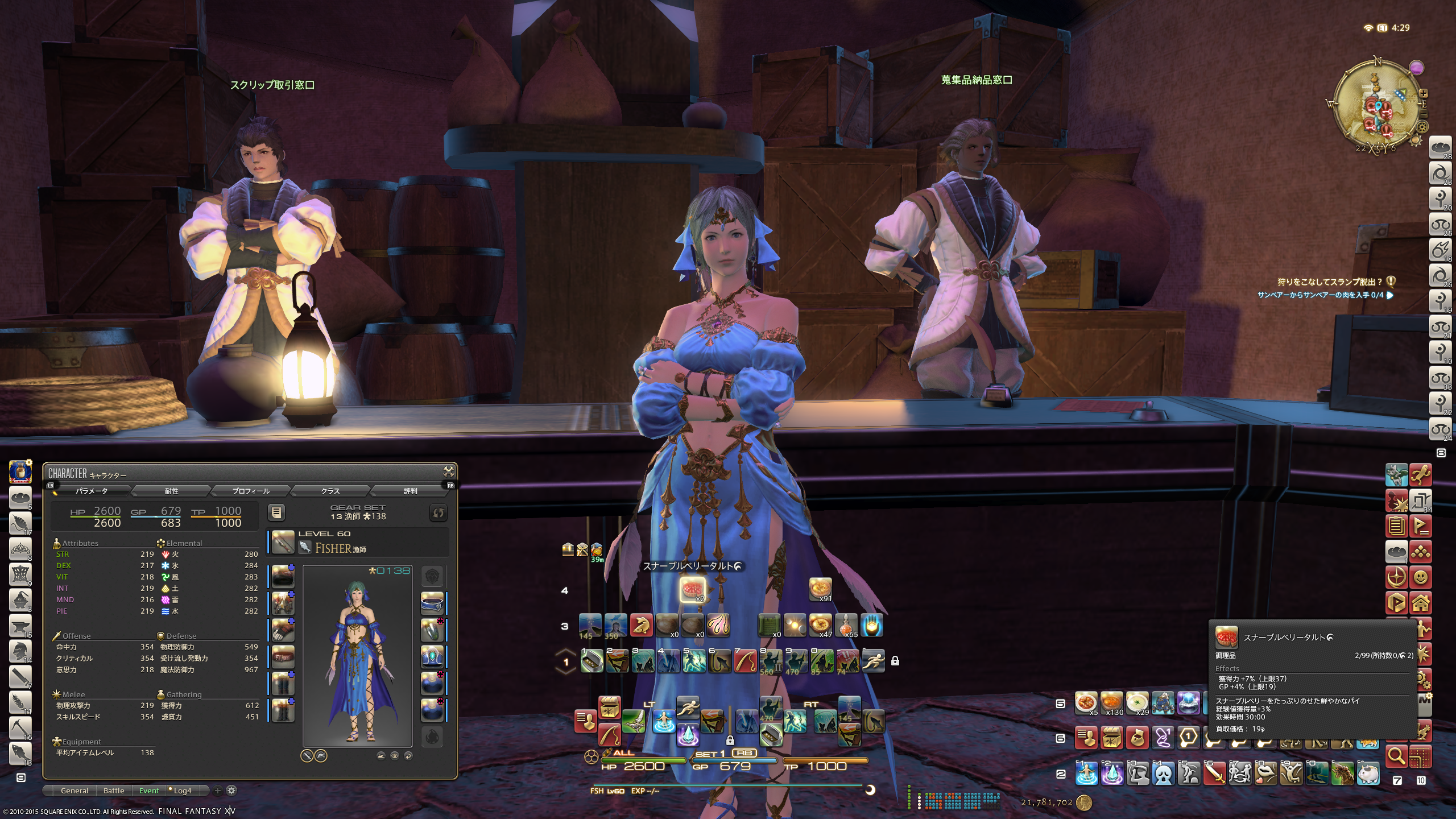Show the 評判 tab

pyautogui.click(x=410, y=491)
